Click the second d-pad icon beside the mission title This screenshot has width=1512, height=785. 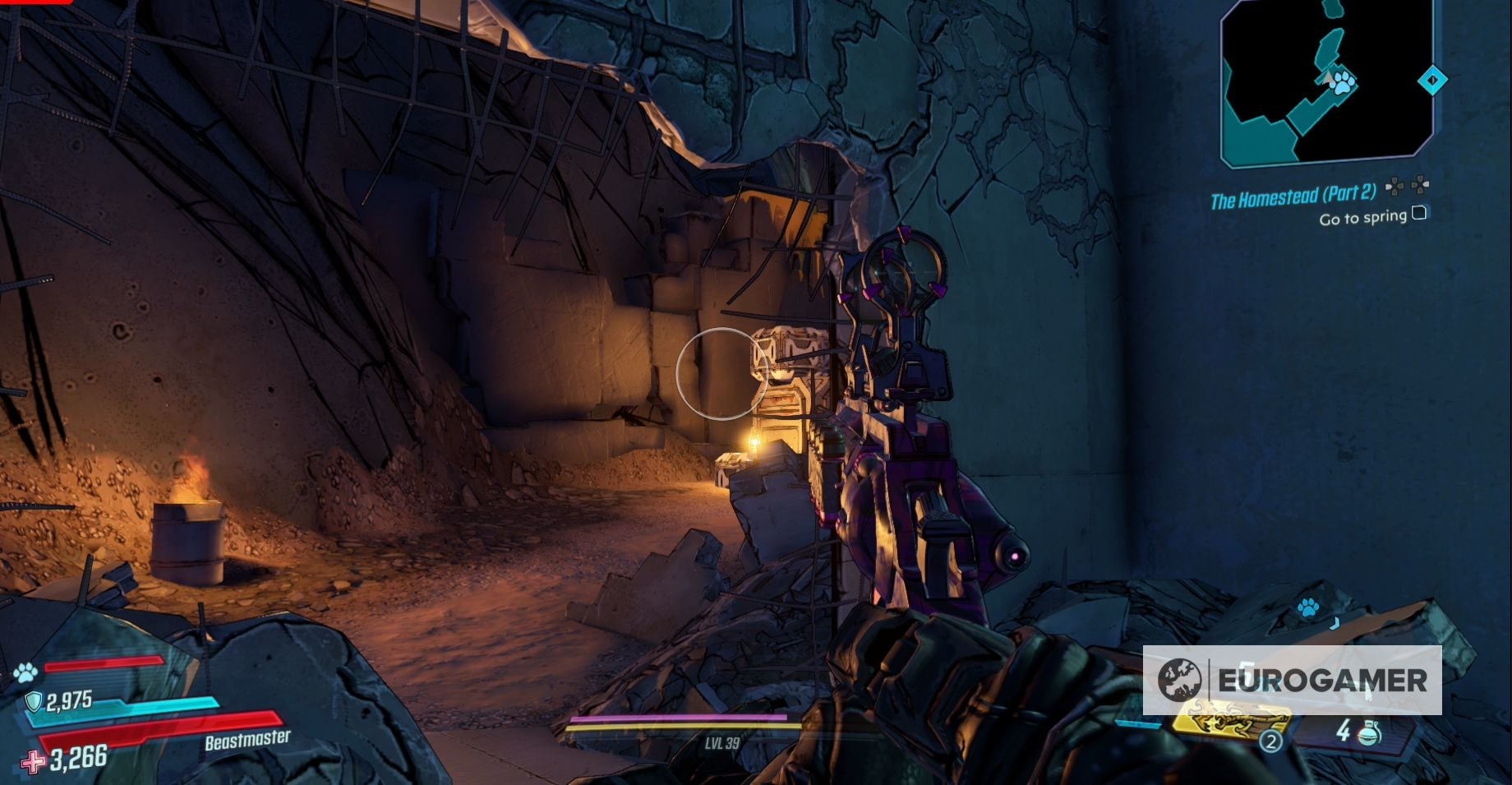pyautogui.click(x=1419, y=187)
